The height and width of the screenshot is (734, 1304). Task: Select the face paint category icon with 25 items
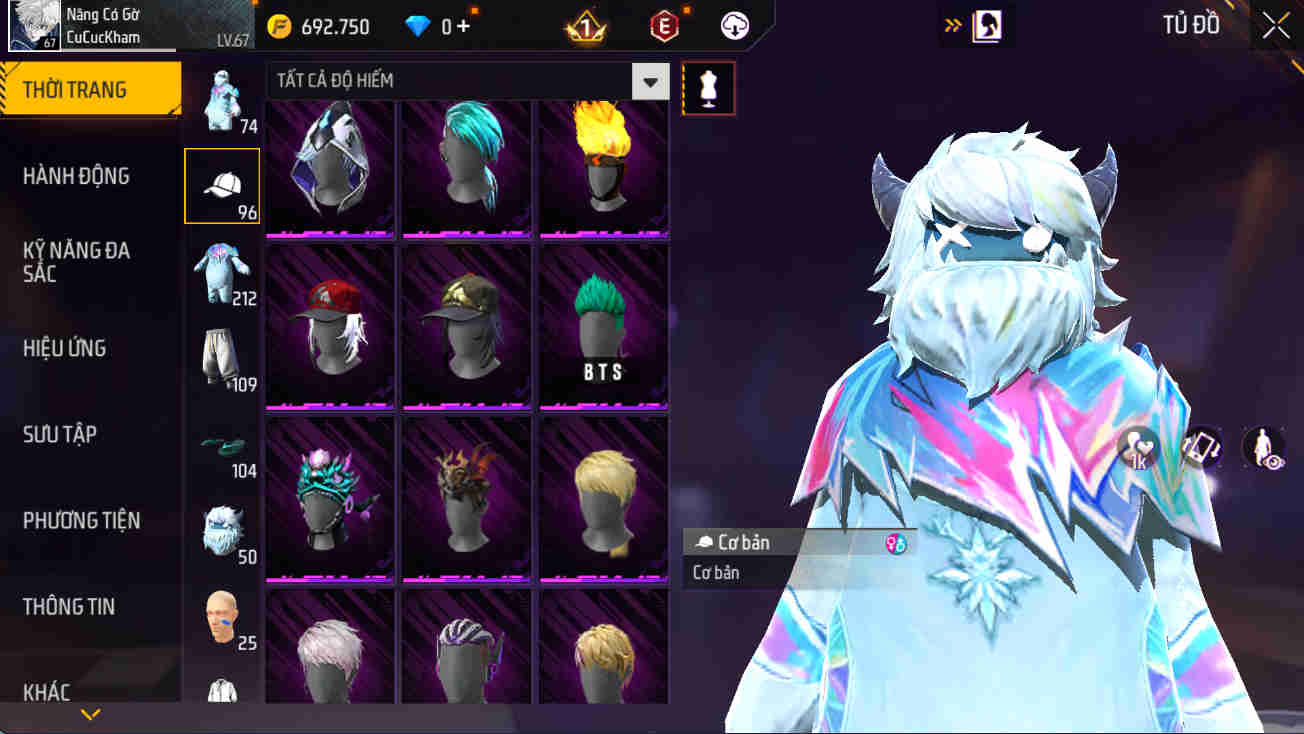[224, 613]
